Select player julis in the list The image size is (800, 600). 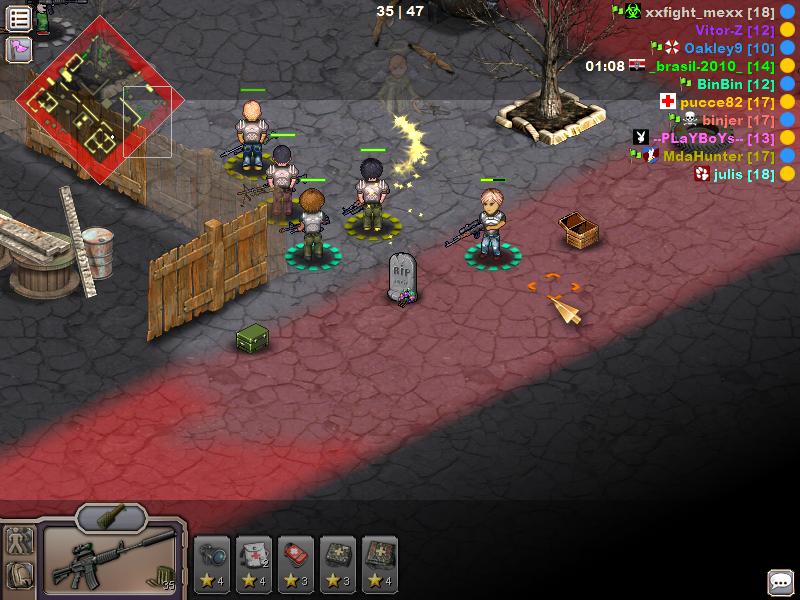click(x=744, y=174)
